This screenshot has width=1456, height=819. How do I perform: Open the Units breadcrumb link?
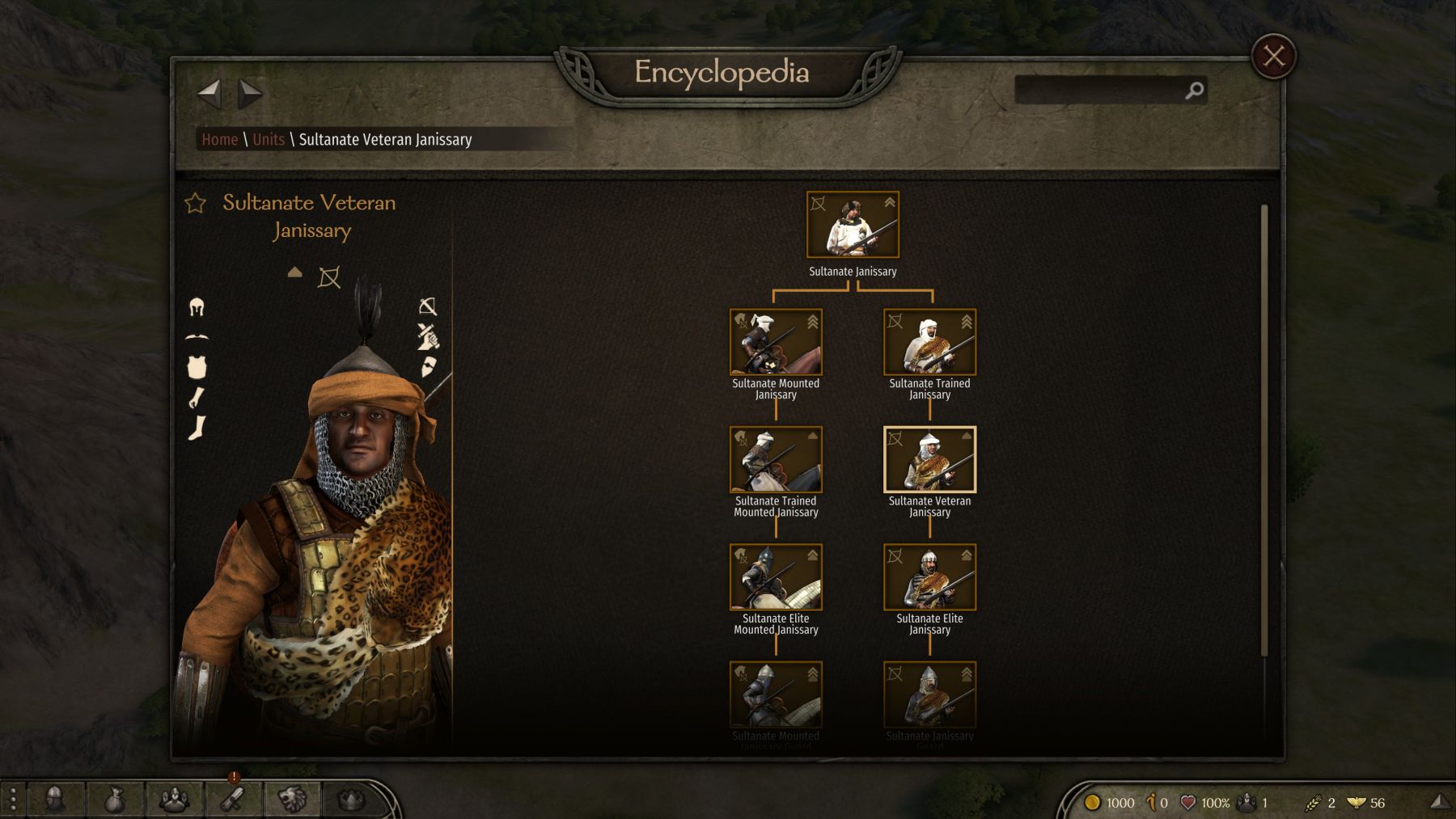pyautogui.click(x=269, y=140)
